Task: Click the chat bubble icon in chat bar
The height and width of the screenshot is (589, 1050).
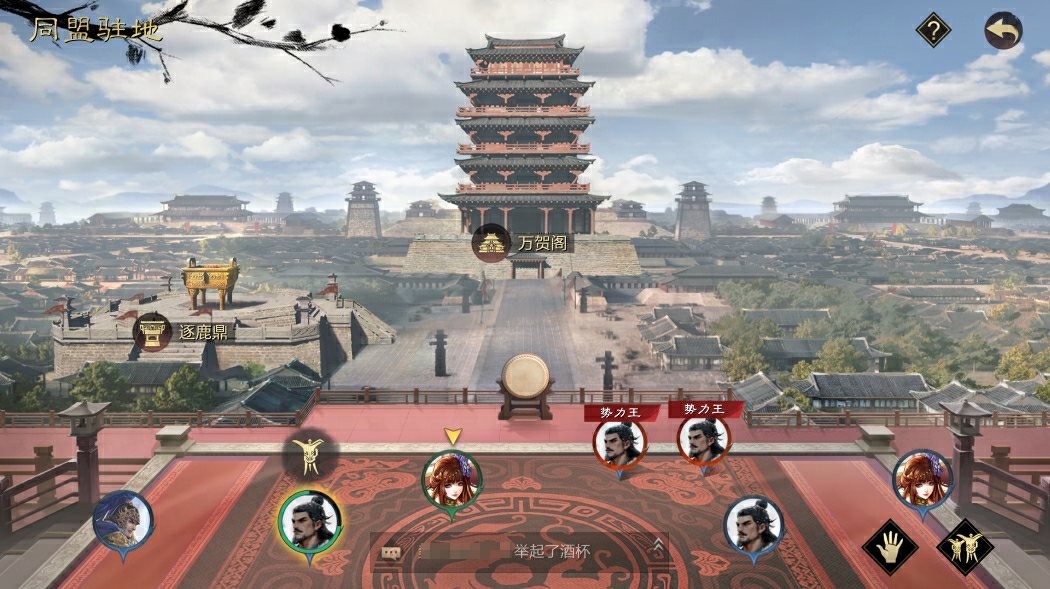Action: coord(392,552)
